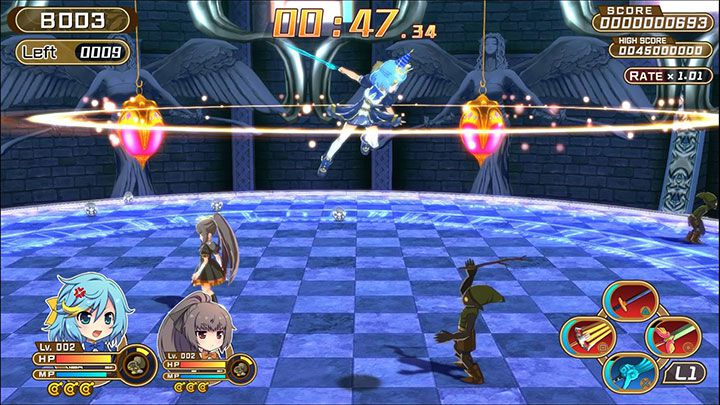This screenshot has height=405, width=720.
Task: Choose the yellow triple-barrel weapon icon
Action: [586, 336]
